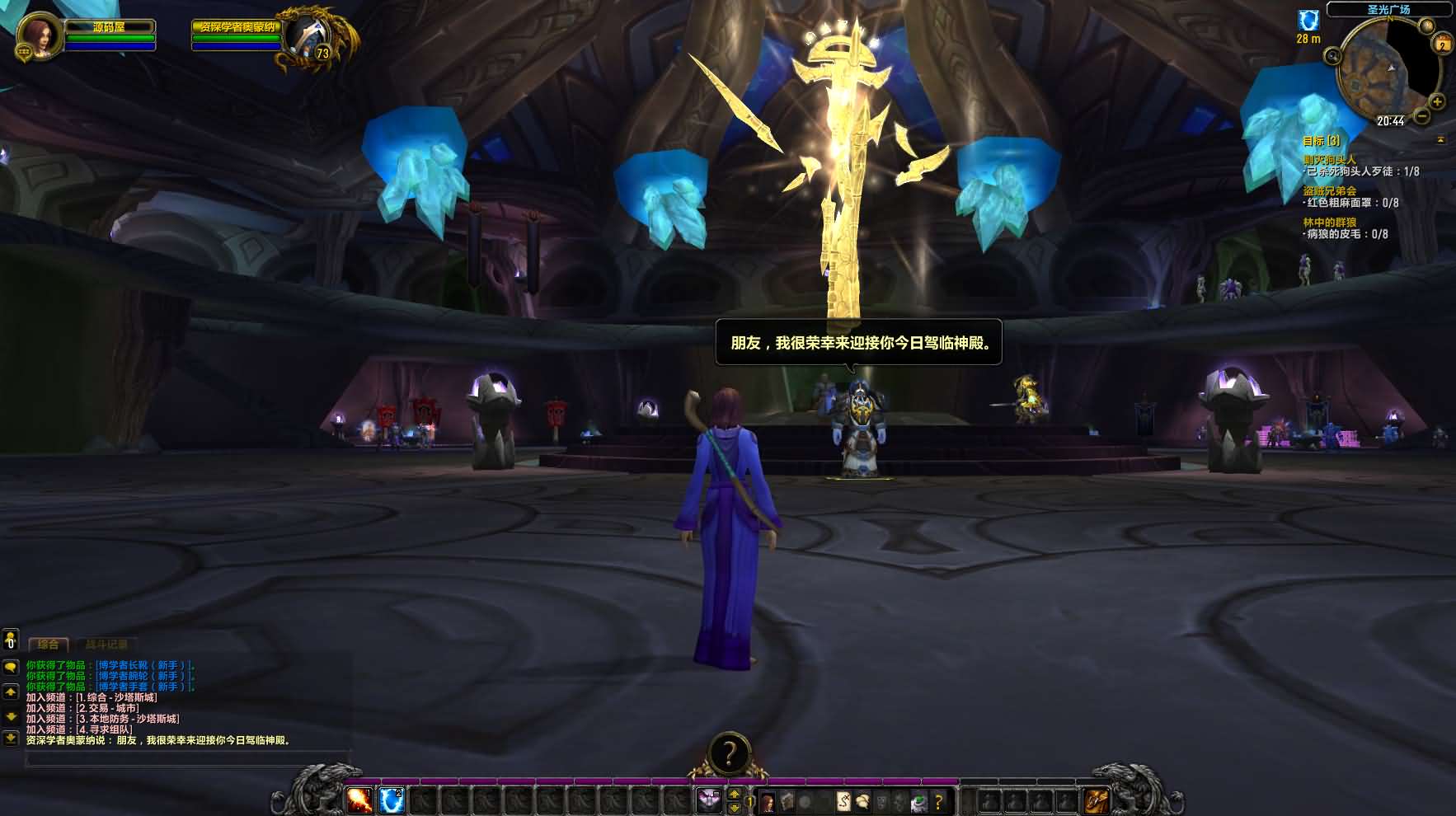
Task: Page the action bar up
Action: 735,795
